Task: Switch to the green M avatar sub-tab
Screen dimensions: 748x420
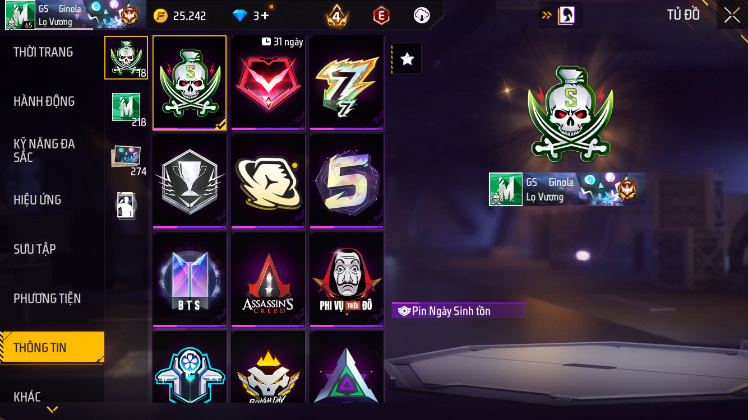Action: (x=126, y=108)
